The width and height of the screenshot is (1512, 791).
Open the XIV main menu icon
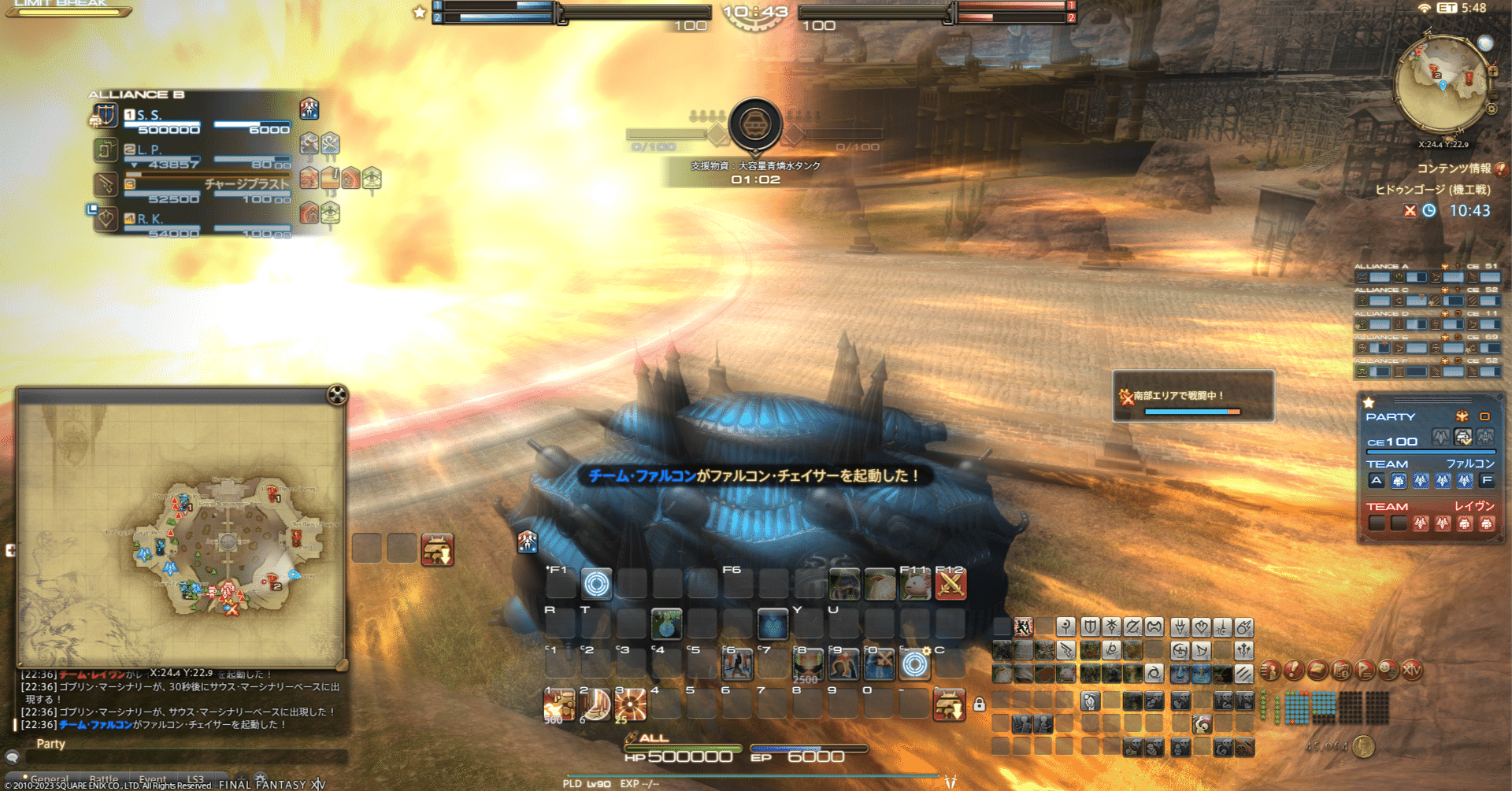point(1412,670)
